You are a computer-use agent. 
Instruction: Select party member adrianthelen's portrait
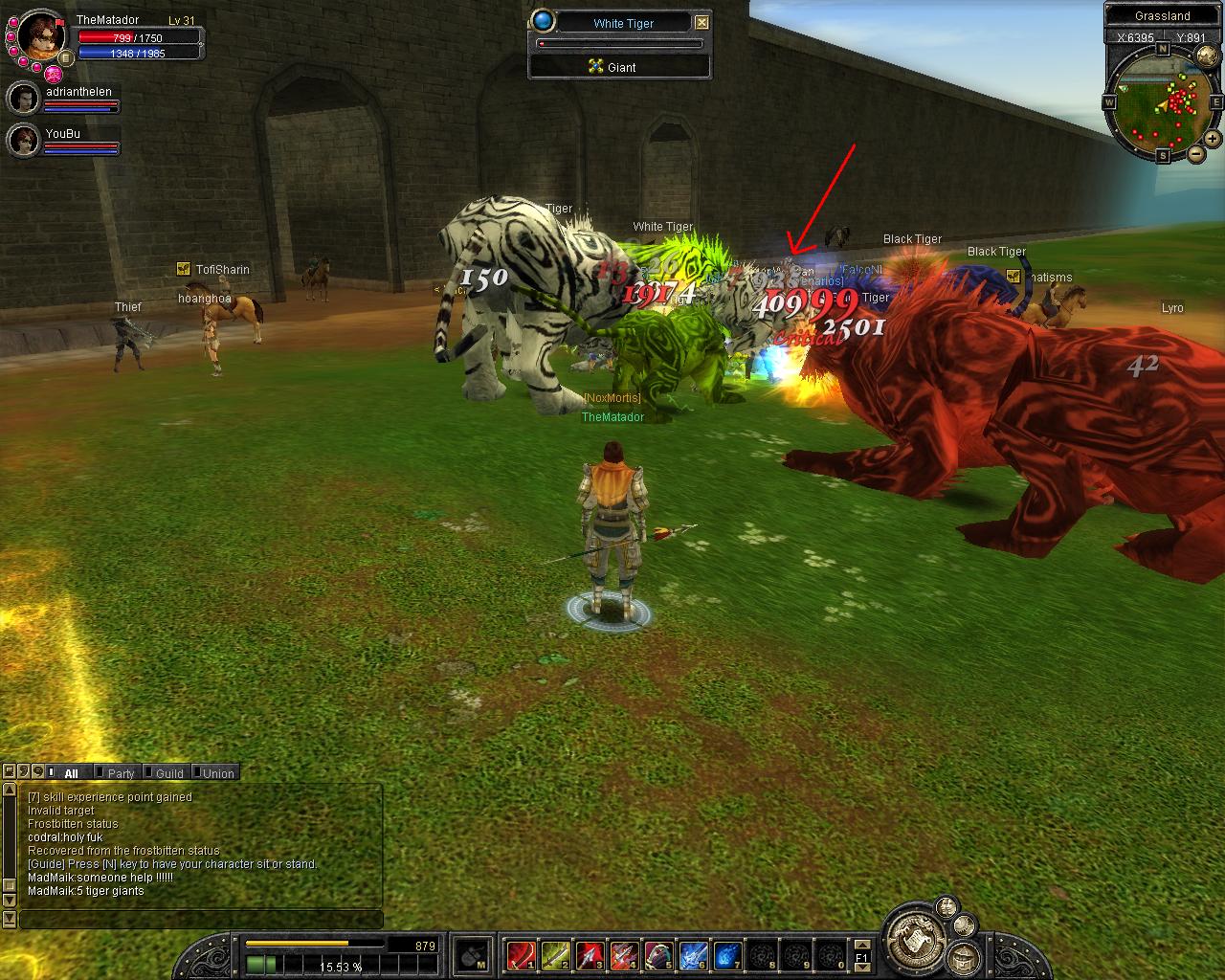pyautogui.click(x=23, y=98)
